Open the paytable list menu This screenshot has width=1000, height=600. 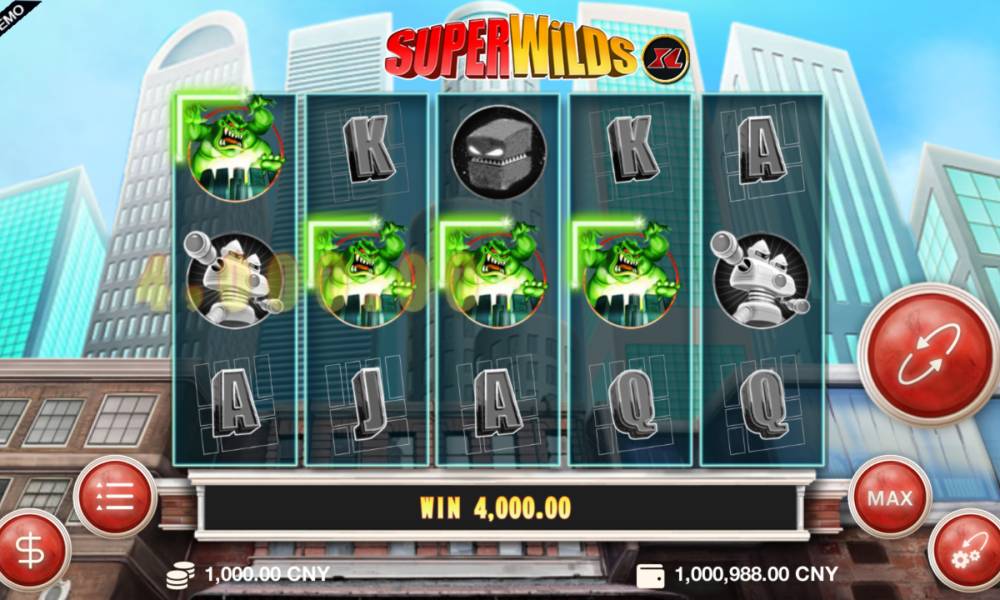tap(115, 496)
